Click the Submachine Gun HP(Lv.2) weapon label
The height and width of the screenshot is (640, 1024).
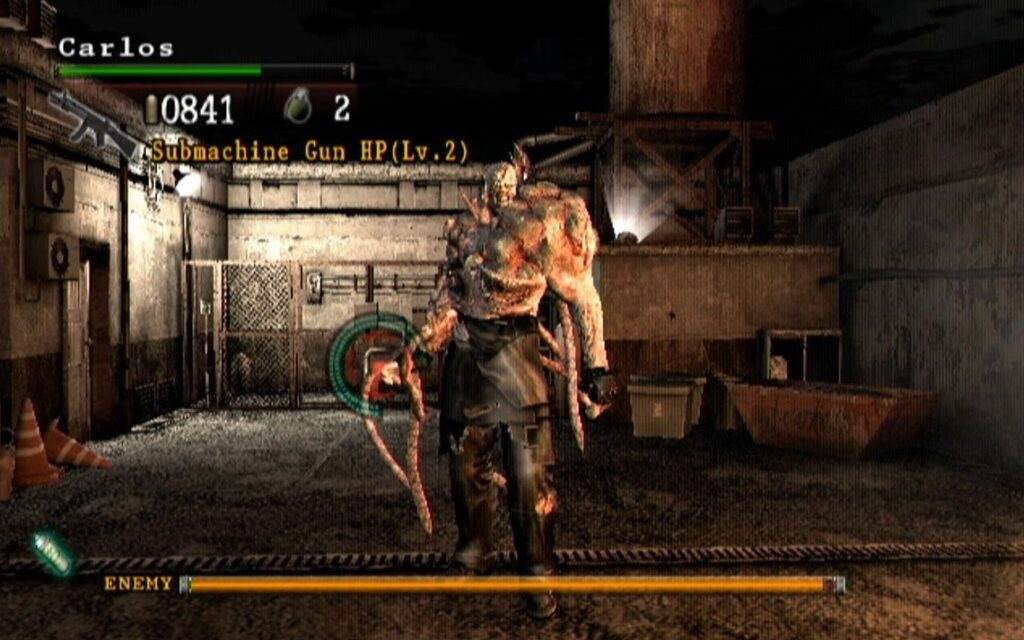pos(310,152)
